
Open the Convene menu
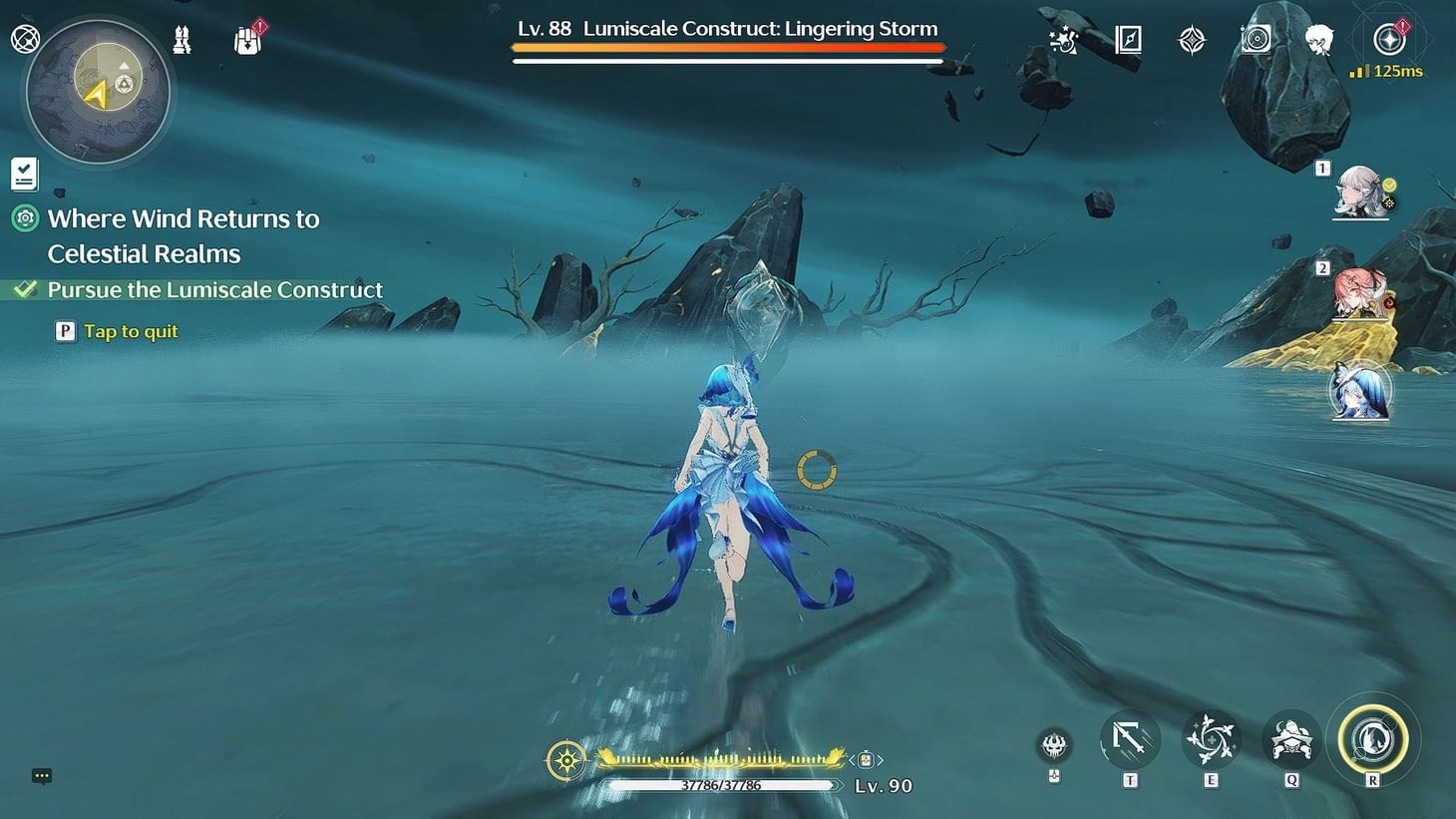click(1190, 40)
